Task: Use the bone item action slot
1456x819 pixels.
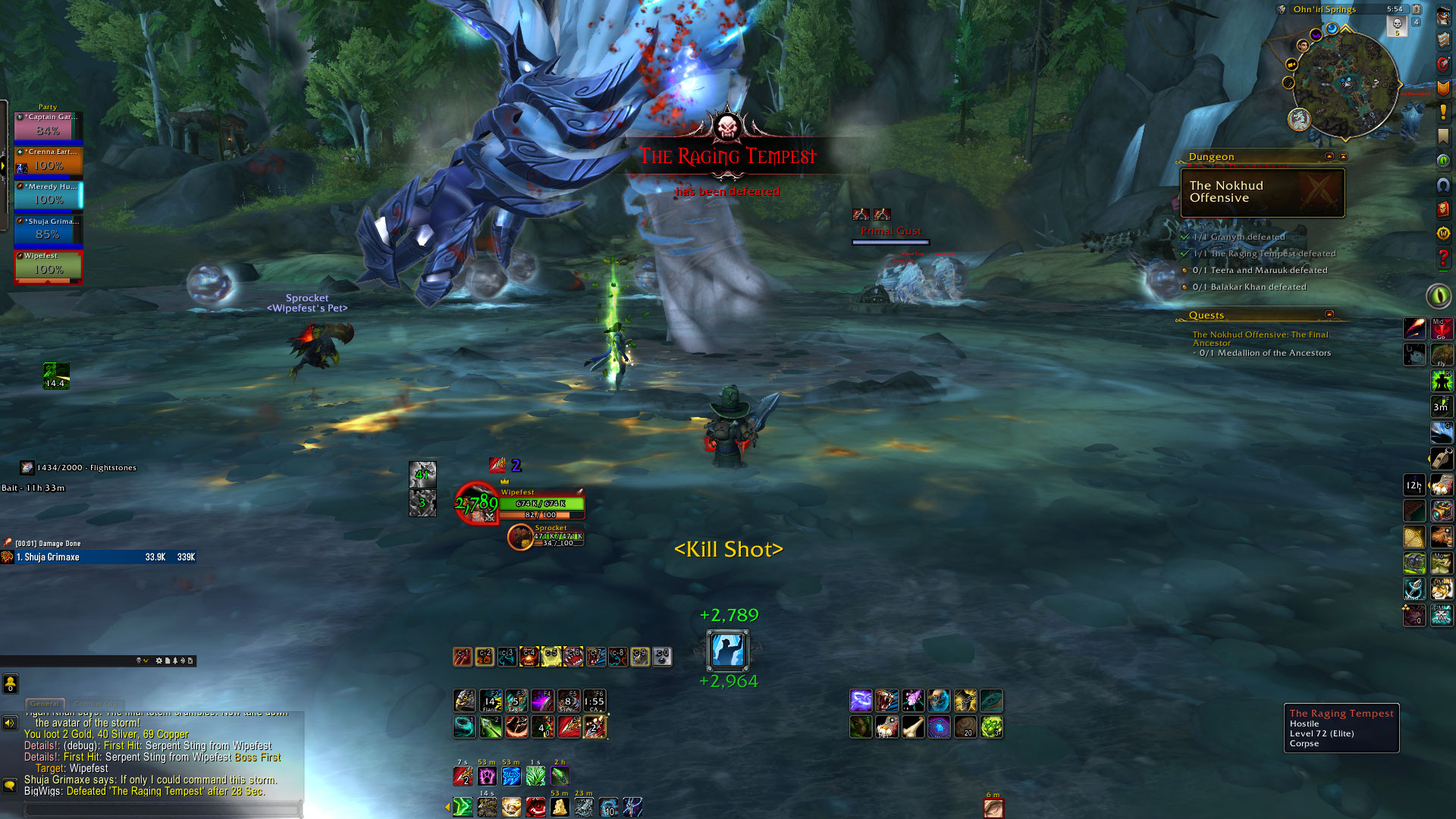Action: tap(913, 727)
